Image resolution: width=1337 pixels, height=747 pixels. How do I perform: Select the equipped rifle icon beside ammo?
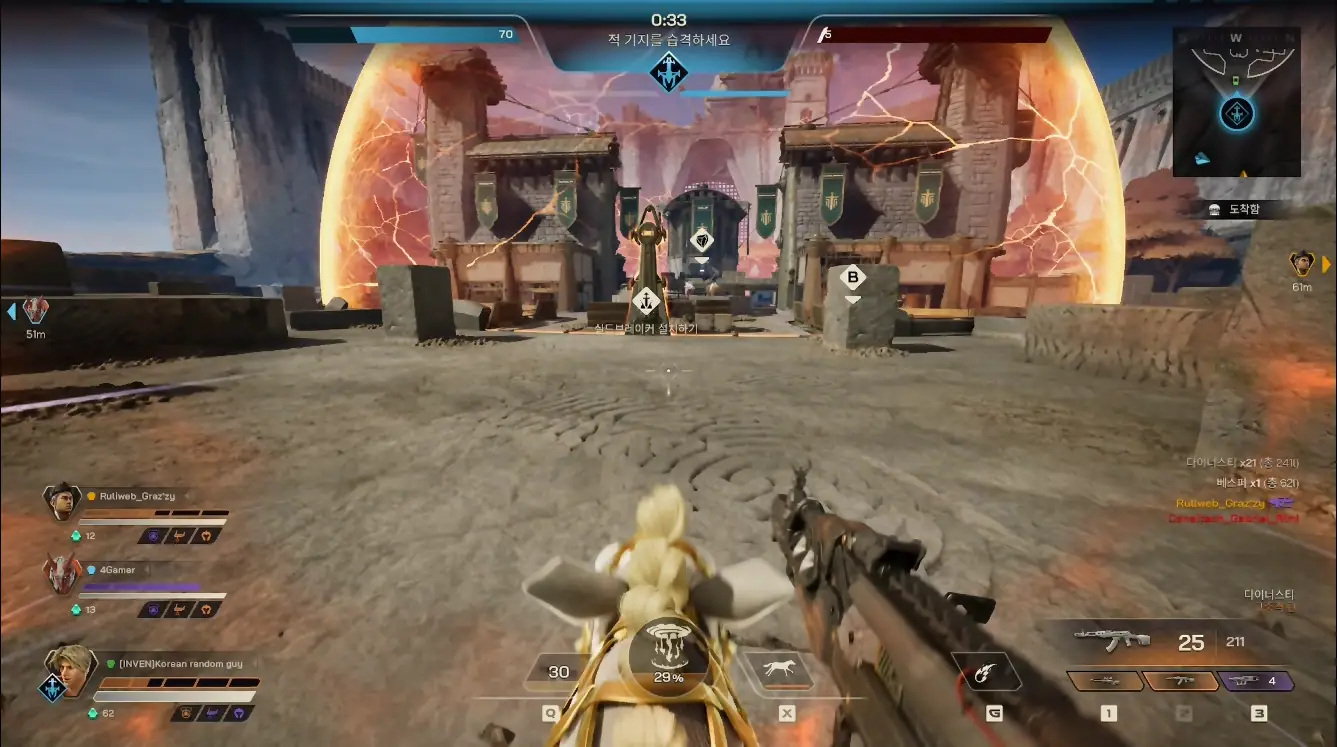1110,640
